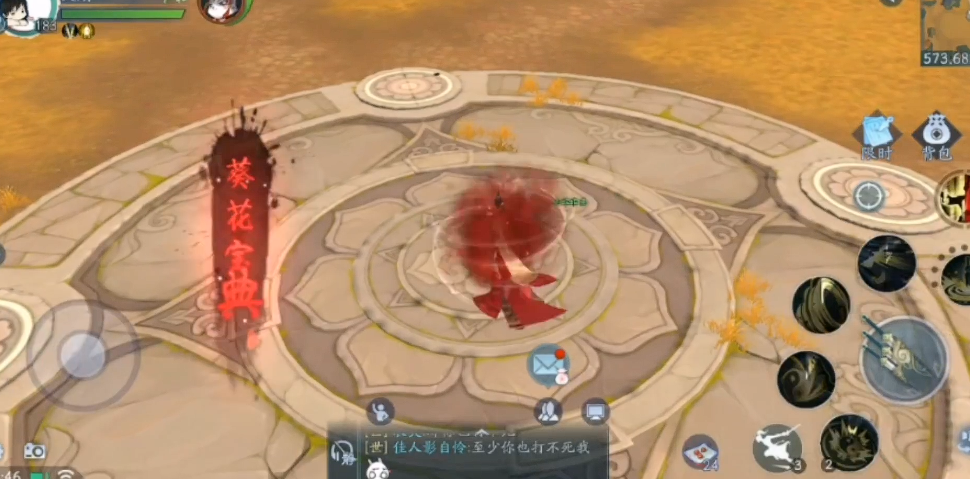
Task: Tap the rabbit emoji icon in chat
Action: (x=377, y=469)
